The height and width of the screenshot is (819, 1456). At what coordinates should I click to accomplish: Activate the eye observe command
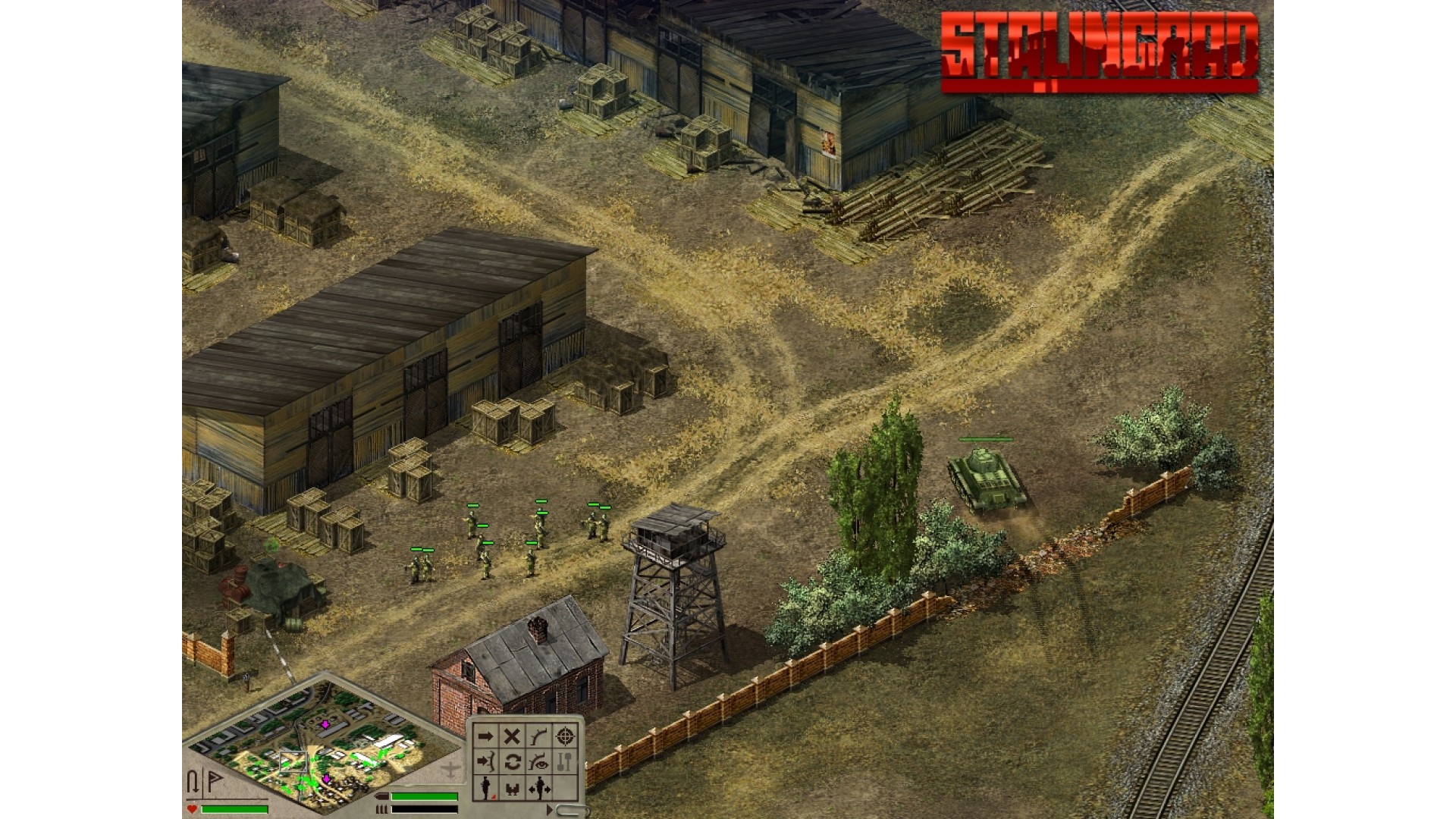coord(538,762)
